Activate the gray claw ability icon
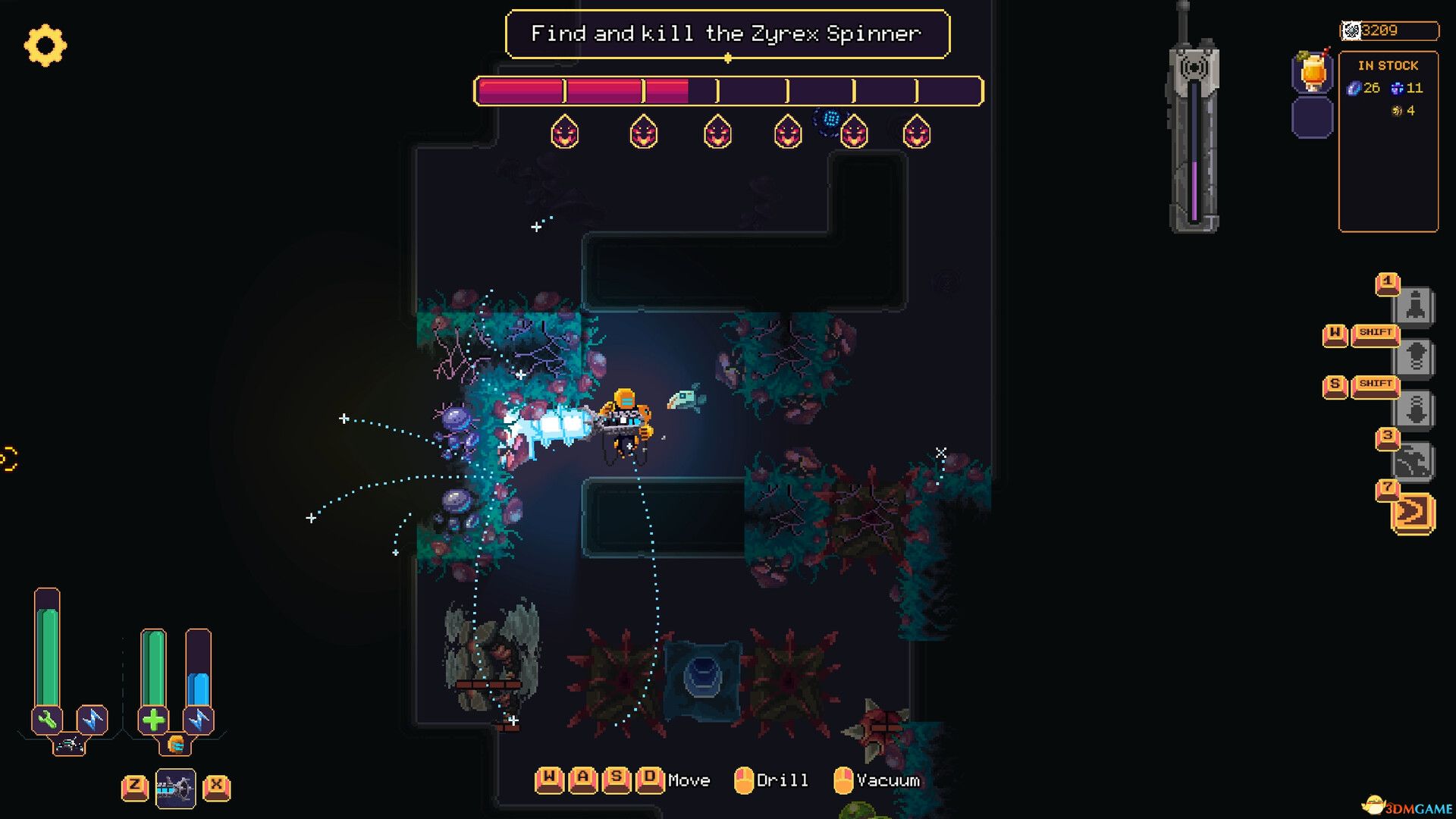 coord(1414,461)
